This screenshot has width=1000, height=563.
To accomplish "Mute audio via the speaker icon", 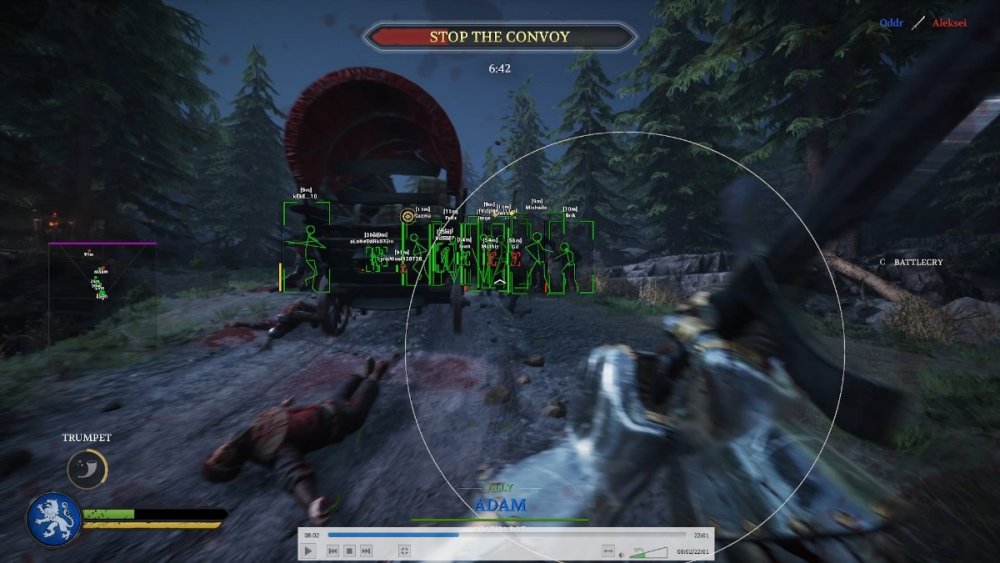I will pos(623,551).
